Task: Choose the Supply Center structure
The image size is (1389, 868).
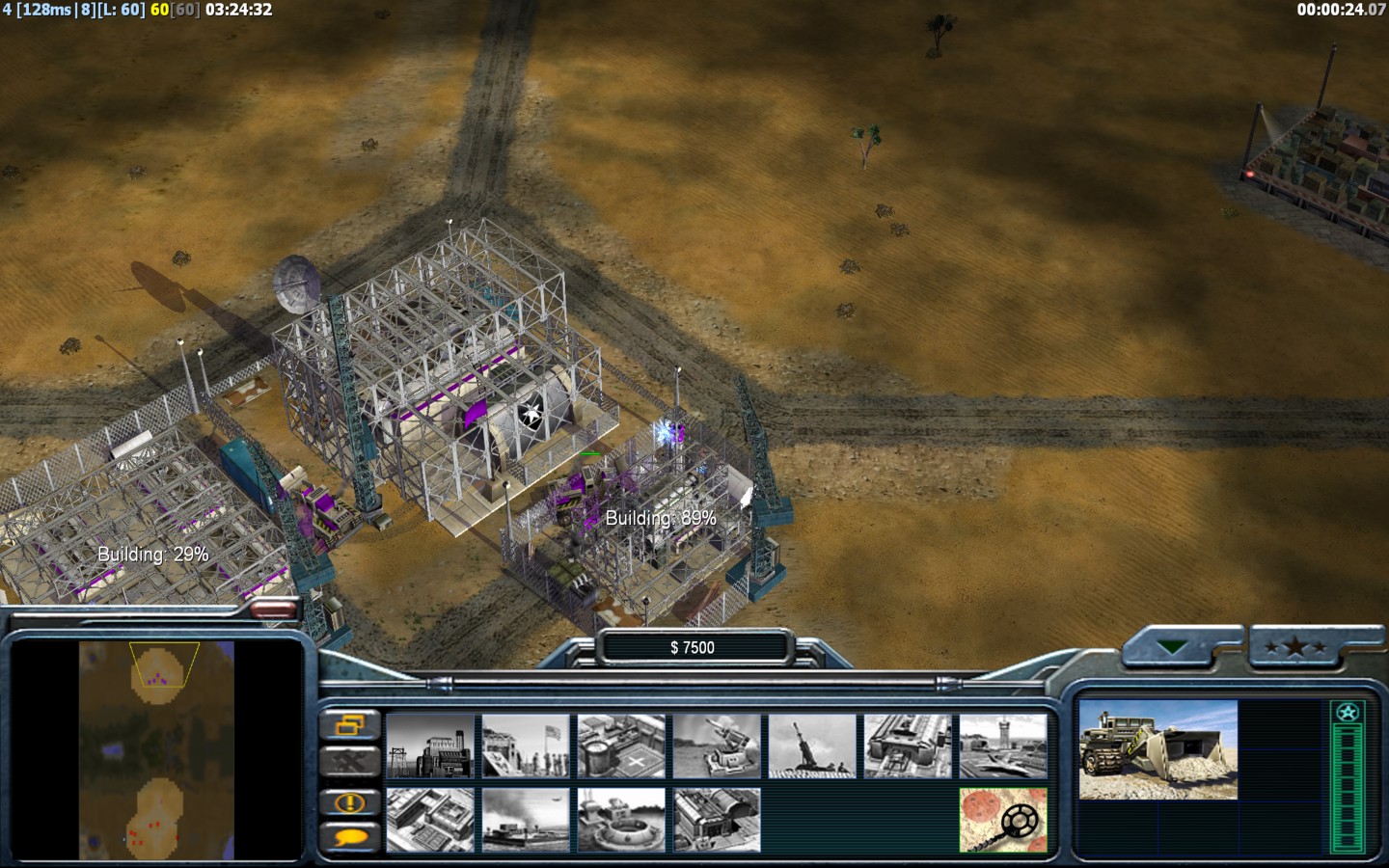Action: point(621,746)
